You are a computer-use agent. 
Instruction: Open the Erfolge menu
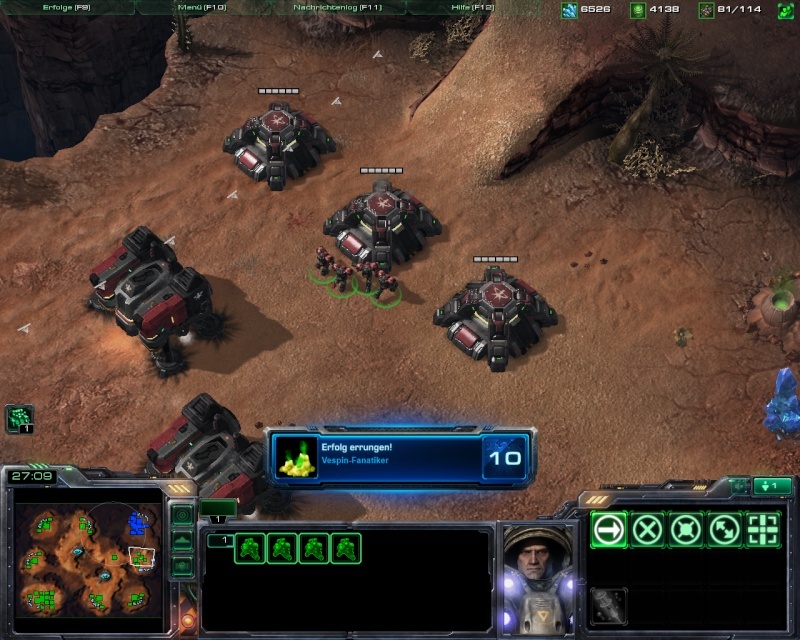[x=62, y=8]
